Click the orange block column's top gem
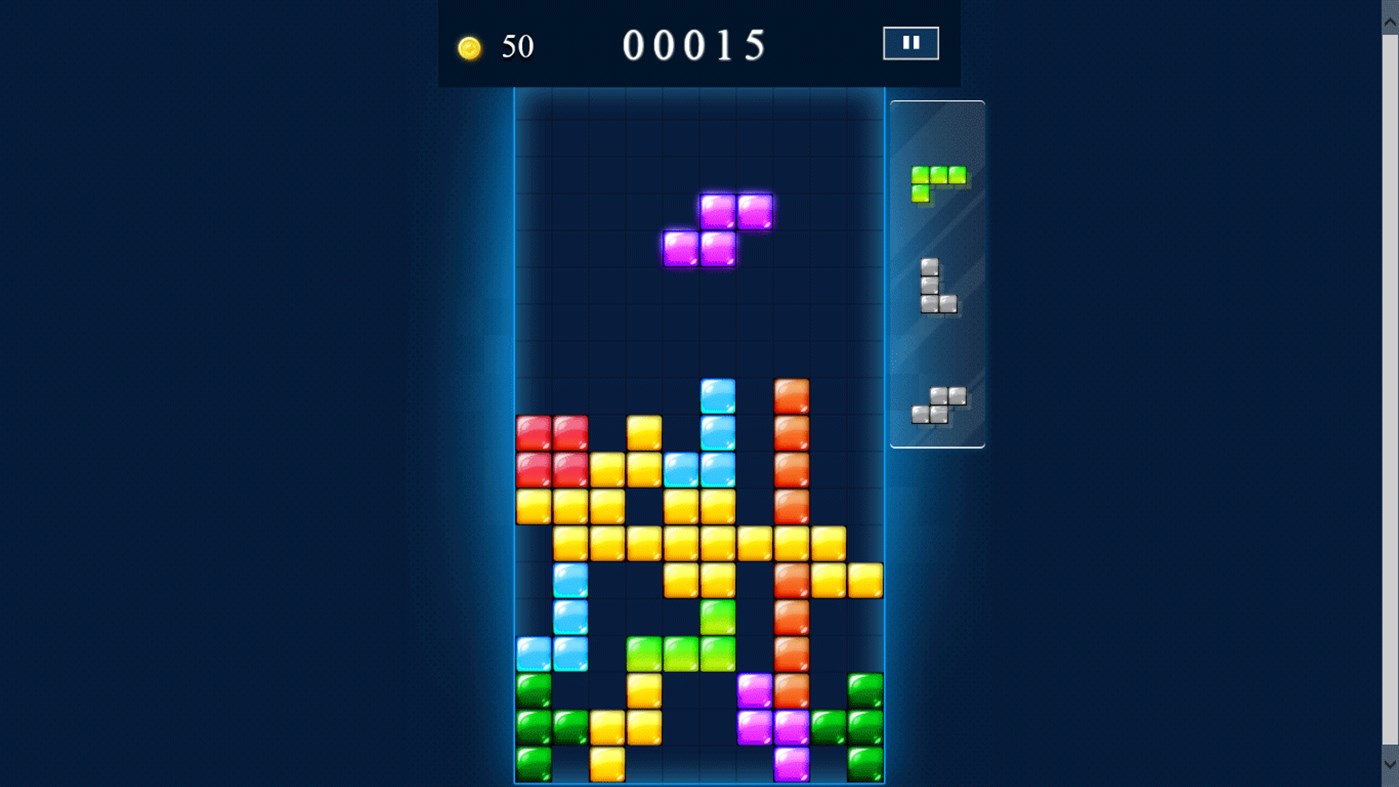 [792, 395]
